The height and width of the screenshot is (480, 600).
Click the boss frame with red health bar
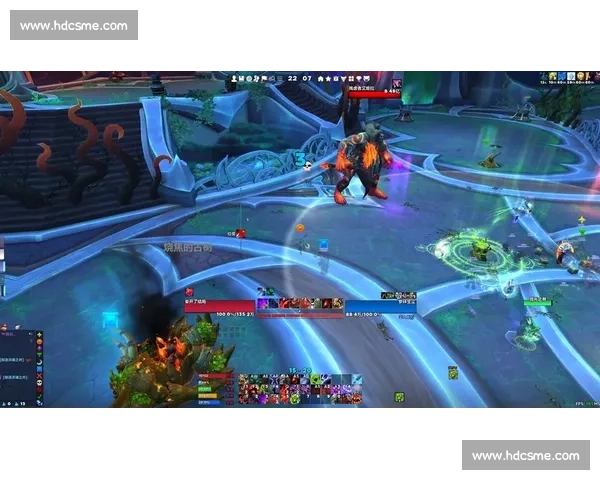373,92
